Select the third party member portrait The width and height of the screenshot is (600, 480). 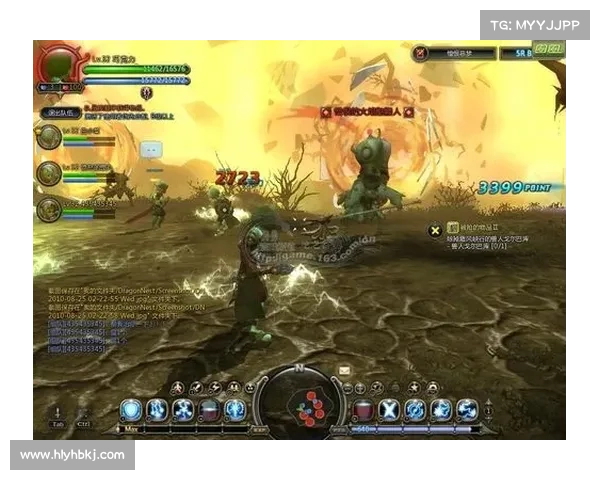(49, 208)
